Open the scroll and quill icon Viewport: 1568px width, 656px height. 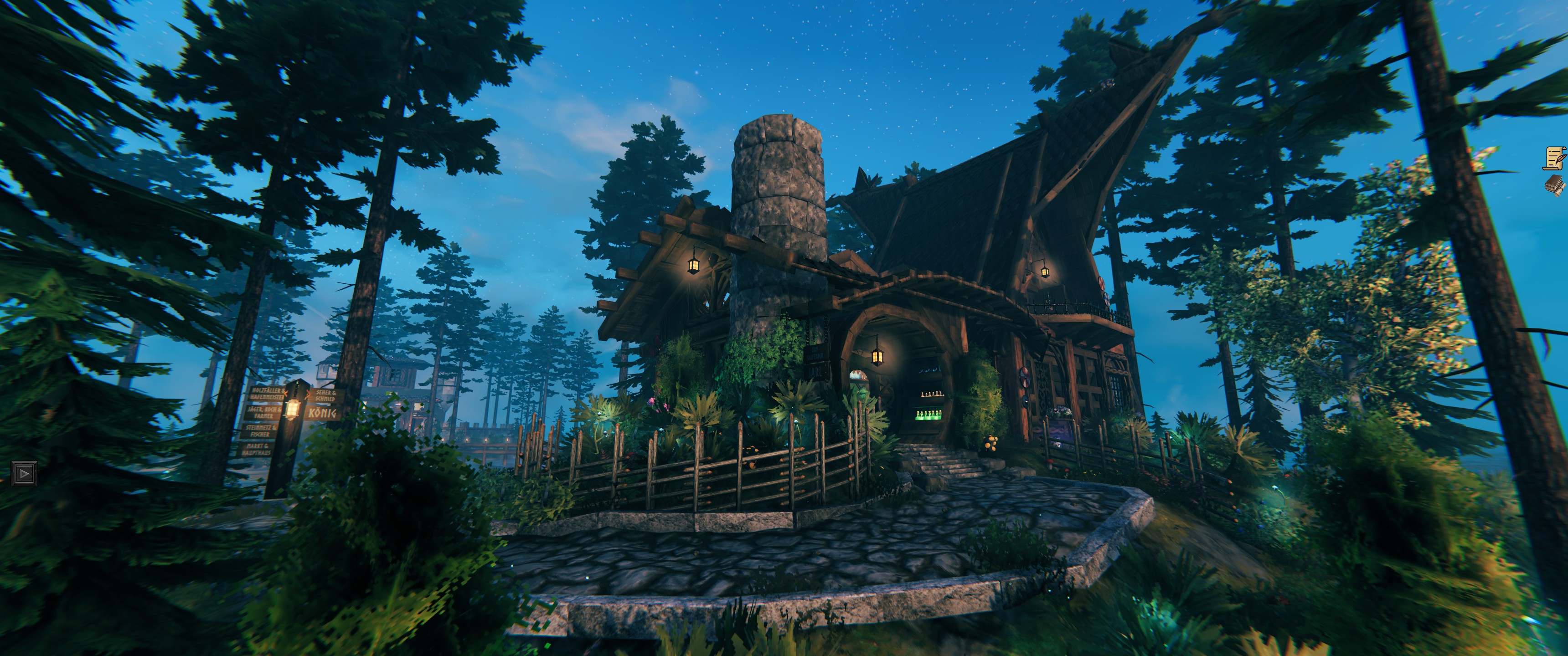click(1555, 158)
